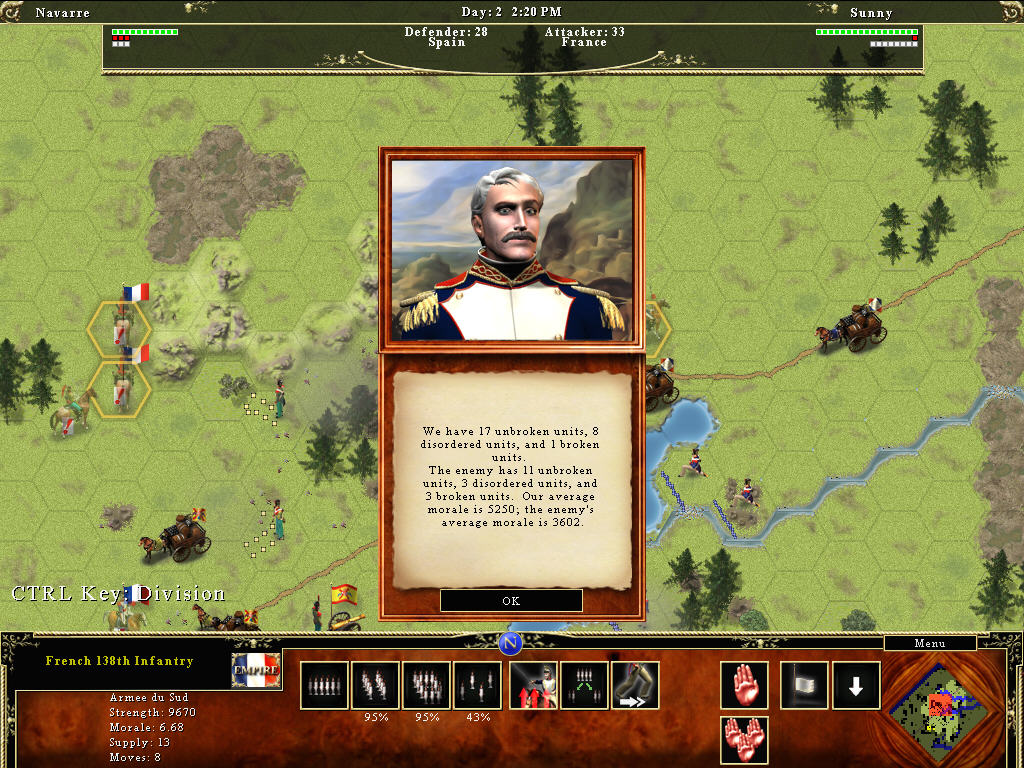Click the French Empire flag badge
1024x768 pixels.
256,670
